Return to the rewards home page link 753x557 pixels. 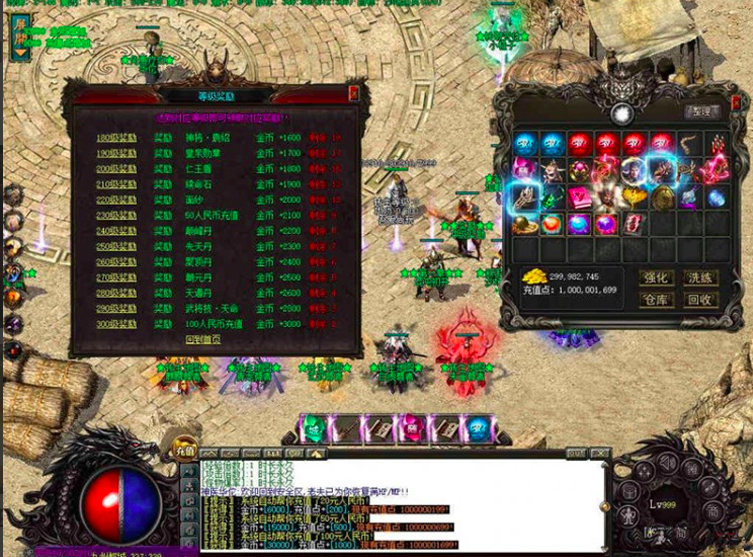click(x=202, y=339)
